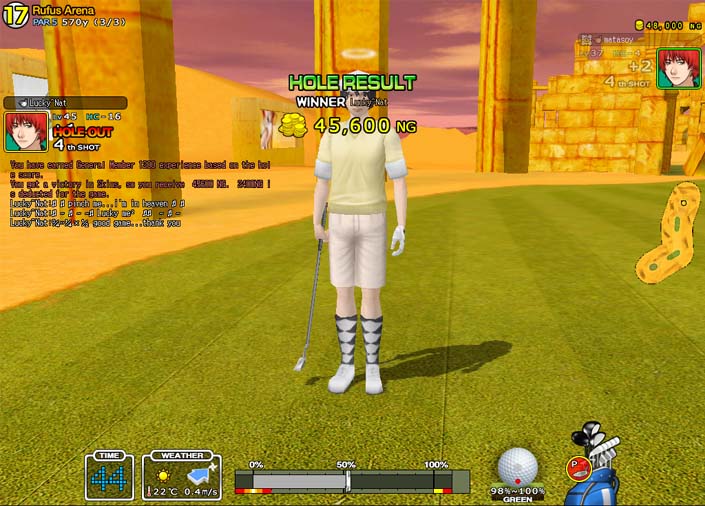705x506 pixels.
Task: Click the red round emoticon button
Action: pyautogui.click(x=577, y=465)
